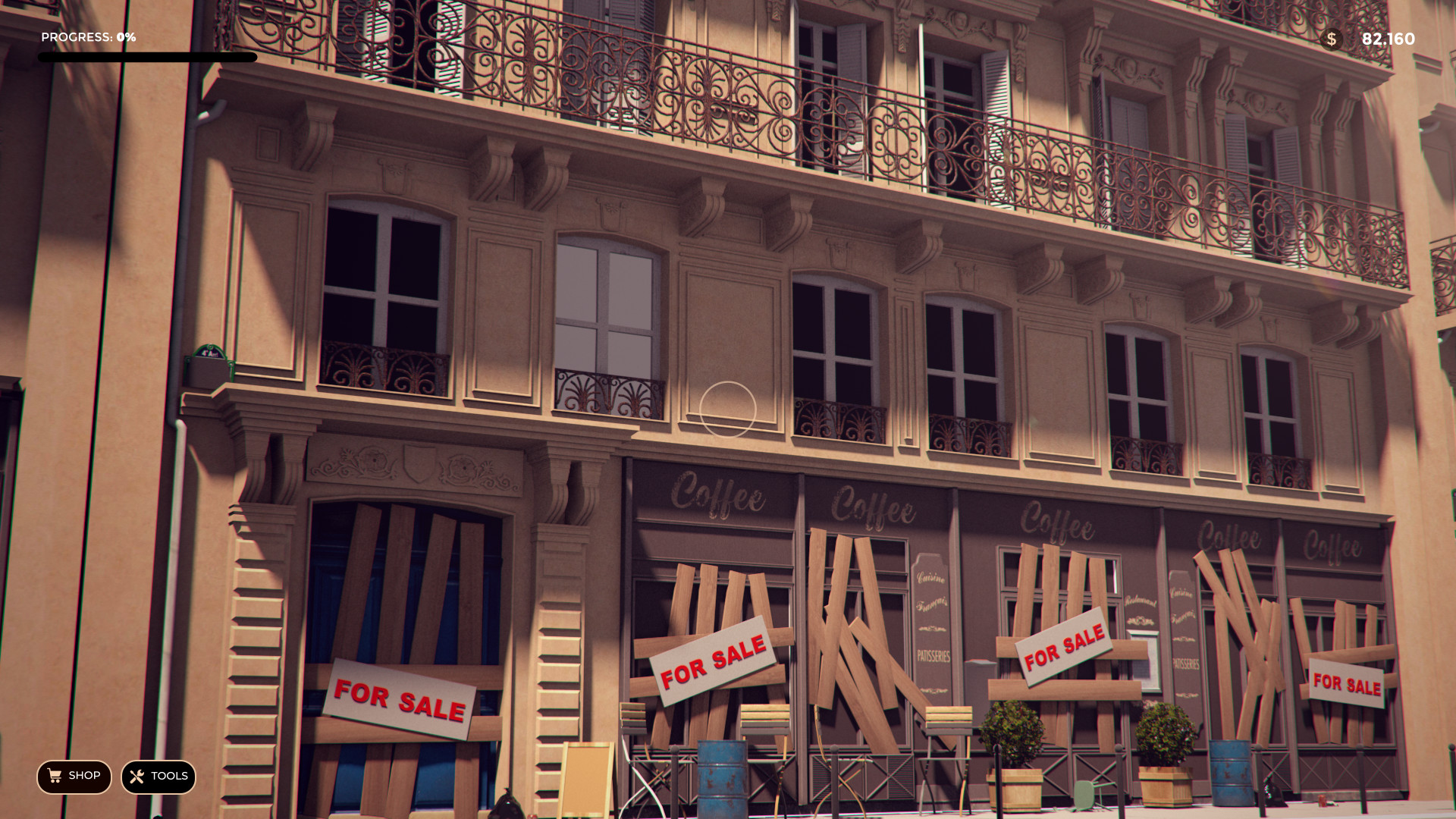The image size is (1456, 819).
Task: Select the wrench and screwdriver TOOLS icon
Action: point(136,777)
